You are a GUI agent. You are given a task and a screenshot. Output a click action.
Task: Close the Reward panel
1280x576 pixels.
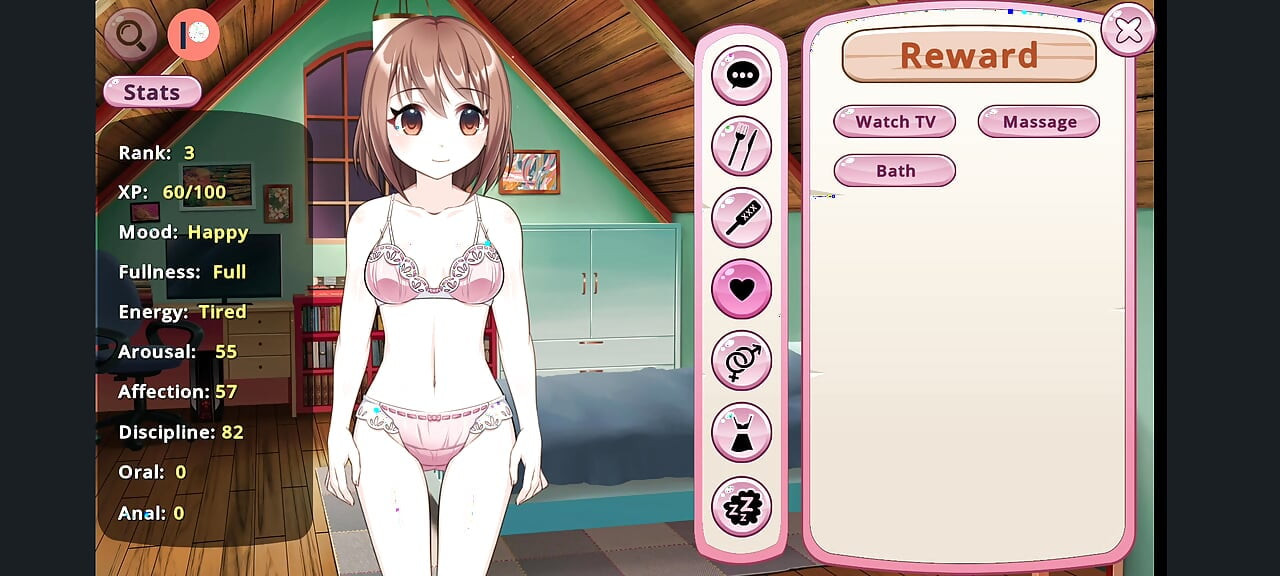pos(1128,31)
